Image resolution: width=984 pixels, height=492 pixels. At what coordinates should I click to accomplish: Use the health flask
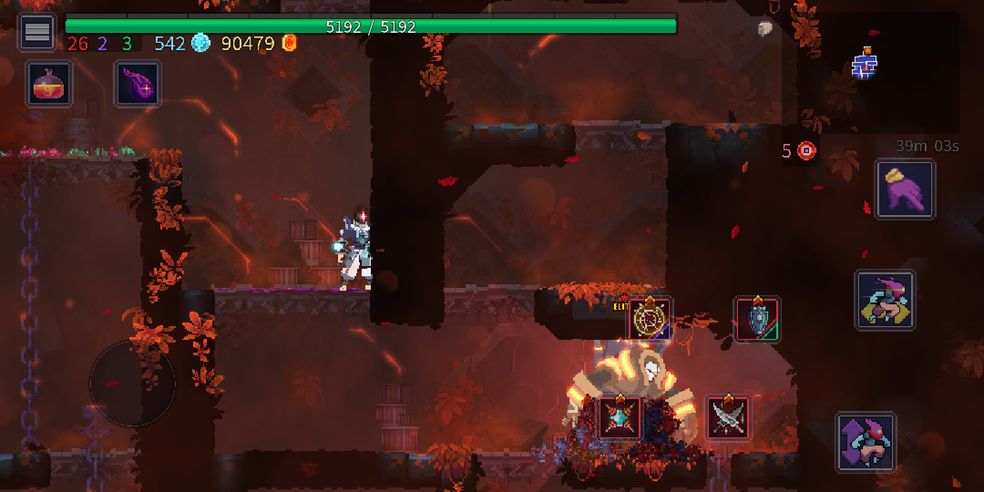click(x=48, y=84)
